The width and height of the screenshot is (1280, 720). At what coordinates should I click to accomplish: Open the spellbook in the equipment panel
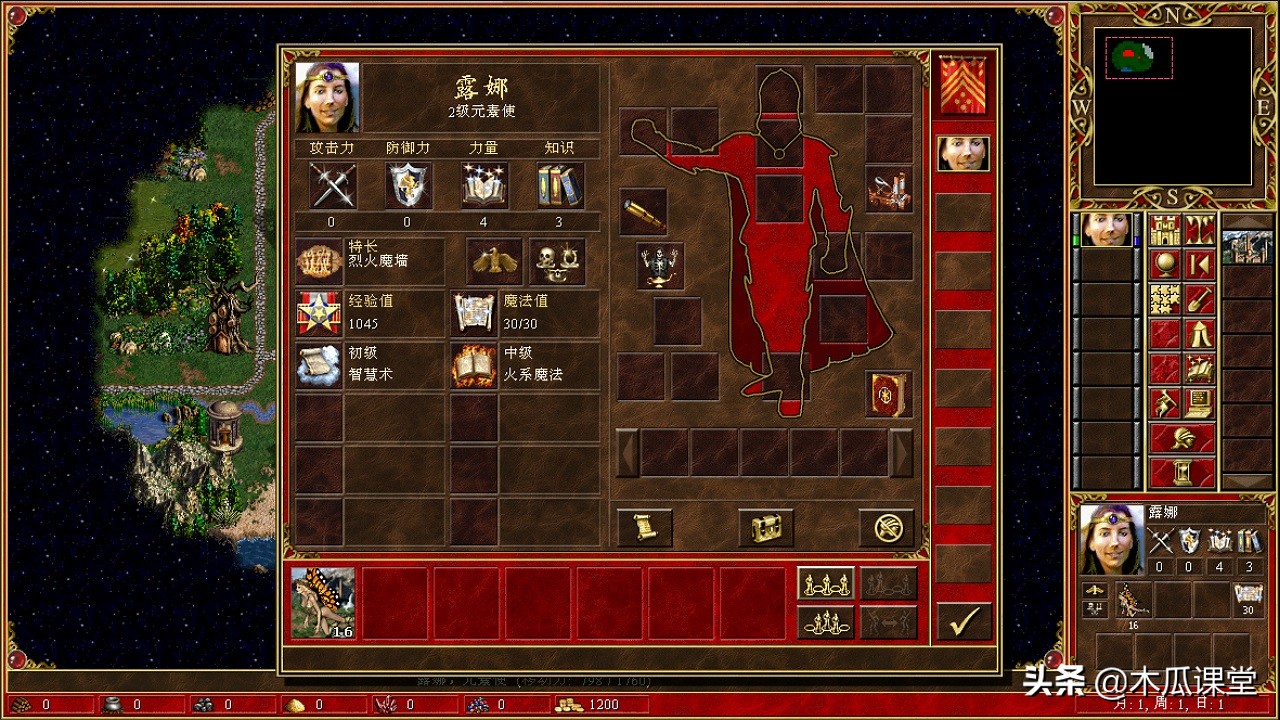pyautogui.click(x=888, y=393)
